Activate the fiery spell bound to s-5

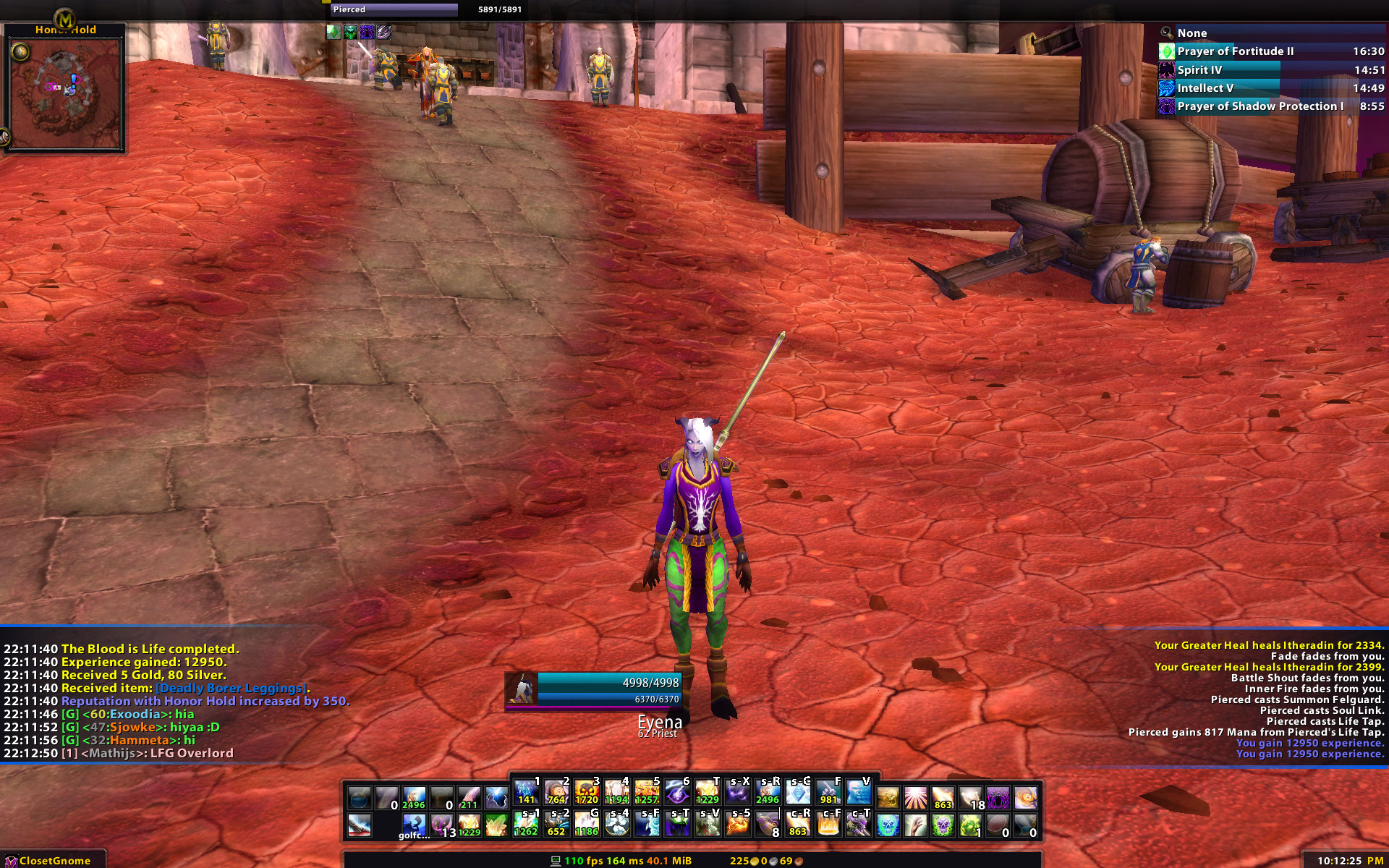737,825
